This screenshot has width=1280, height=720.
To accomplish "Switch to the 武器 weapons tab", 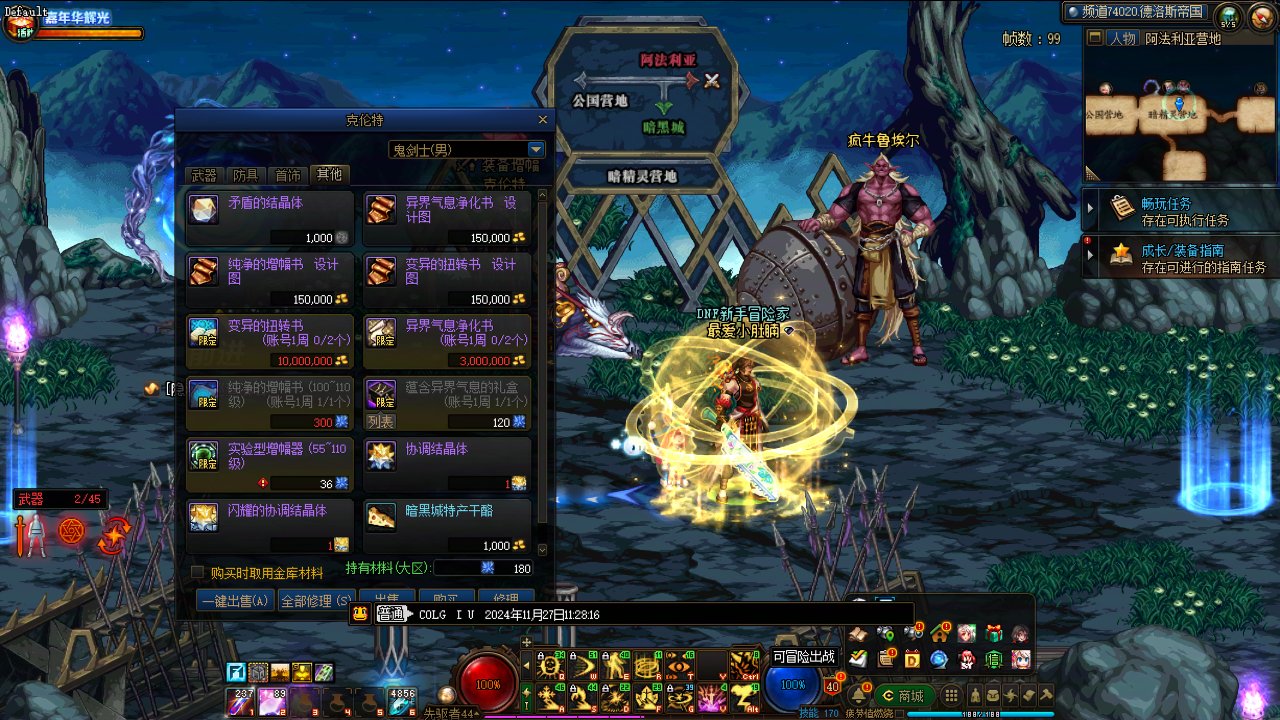I will click(204, 175).
